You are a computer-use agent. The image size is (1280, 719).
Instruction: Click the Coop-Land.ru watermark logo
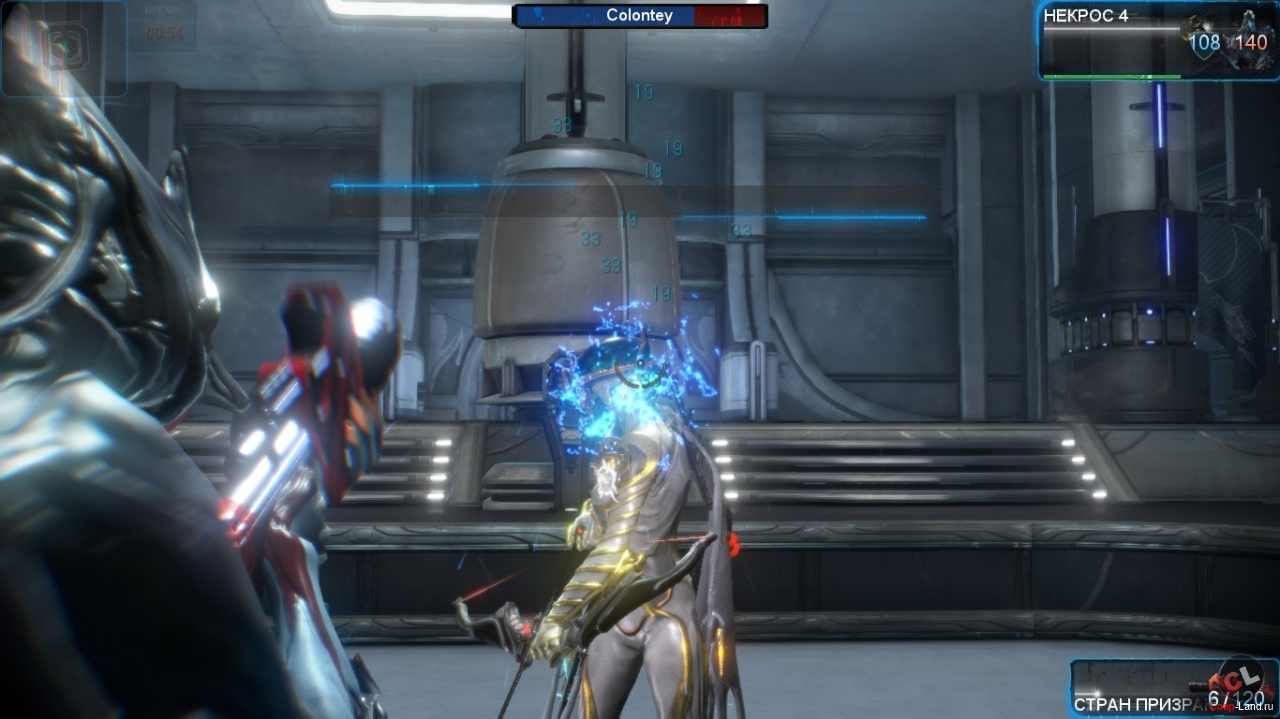pyautogui.click(x=1243, y=684)
